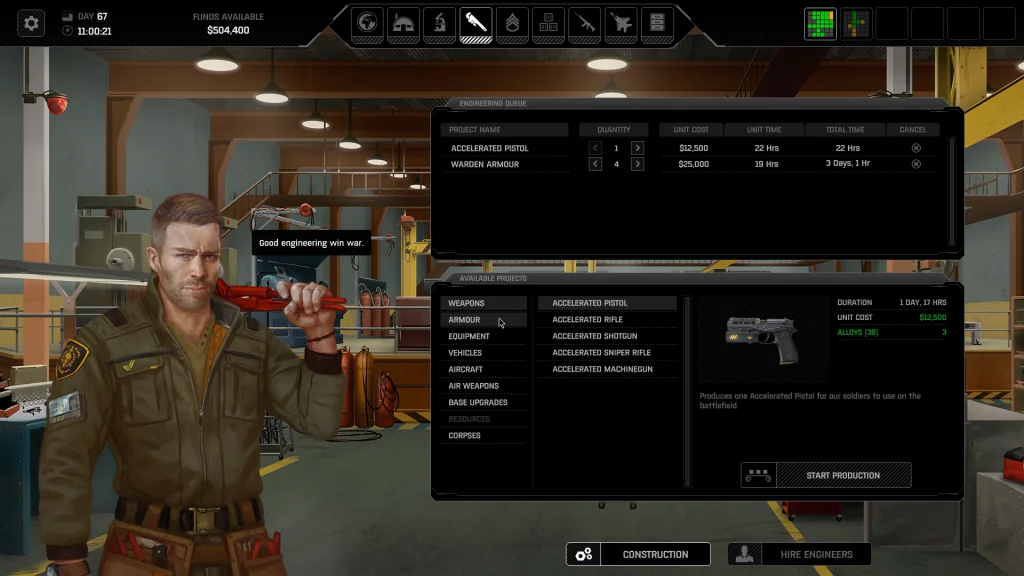The height and width of the screenshot is (576, 1024).
Task: Cancel the Accelerated Pistol queue entry
Action: pos(916,148)
